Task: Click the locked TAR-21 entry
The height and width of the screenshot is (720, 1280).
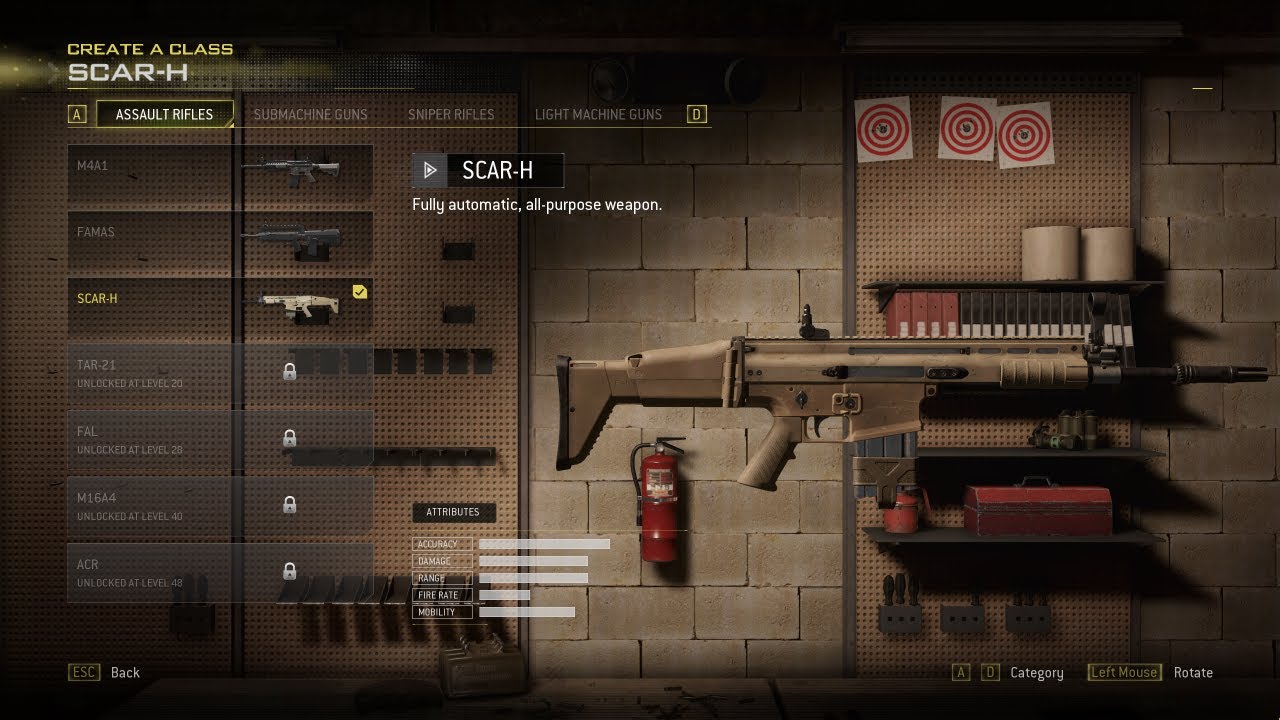Action: click(x=220, y=372)
